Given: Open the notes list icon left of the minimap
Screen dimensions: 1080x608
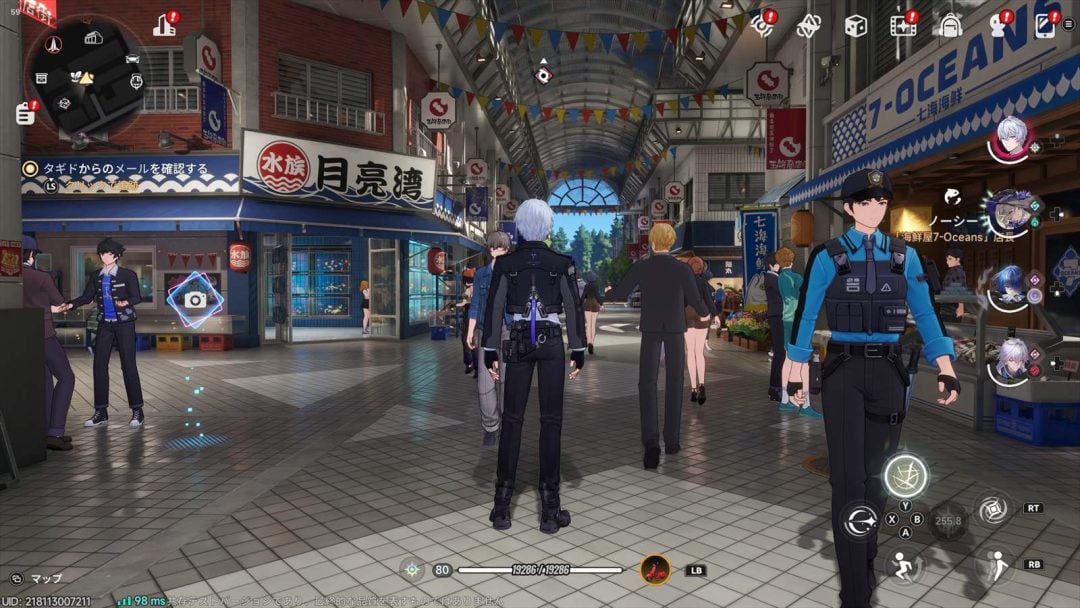Looking at the screenshot, I should point(25,113).
